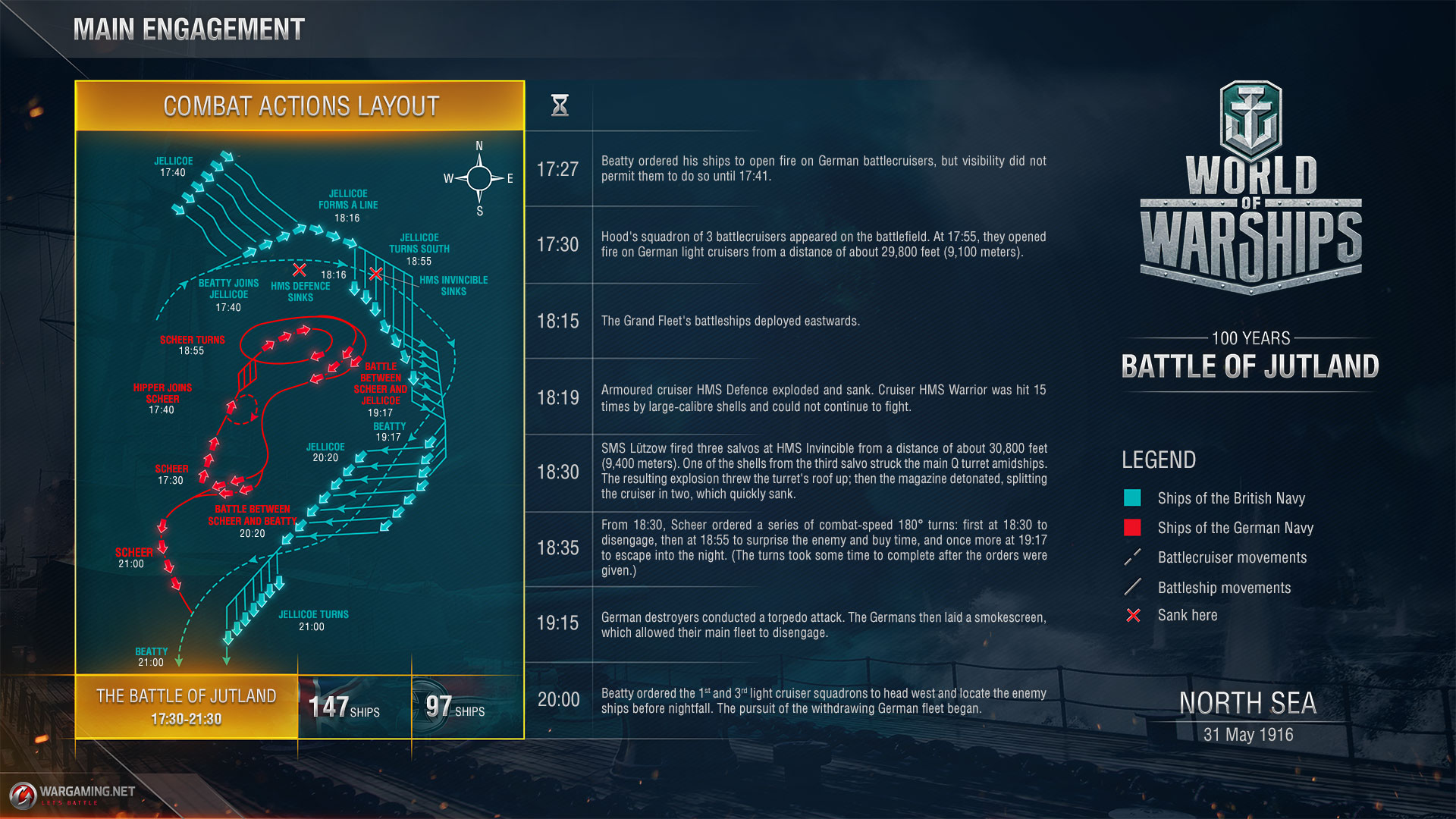Select the British Navy legend swatch

coord(1132,498)
